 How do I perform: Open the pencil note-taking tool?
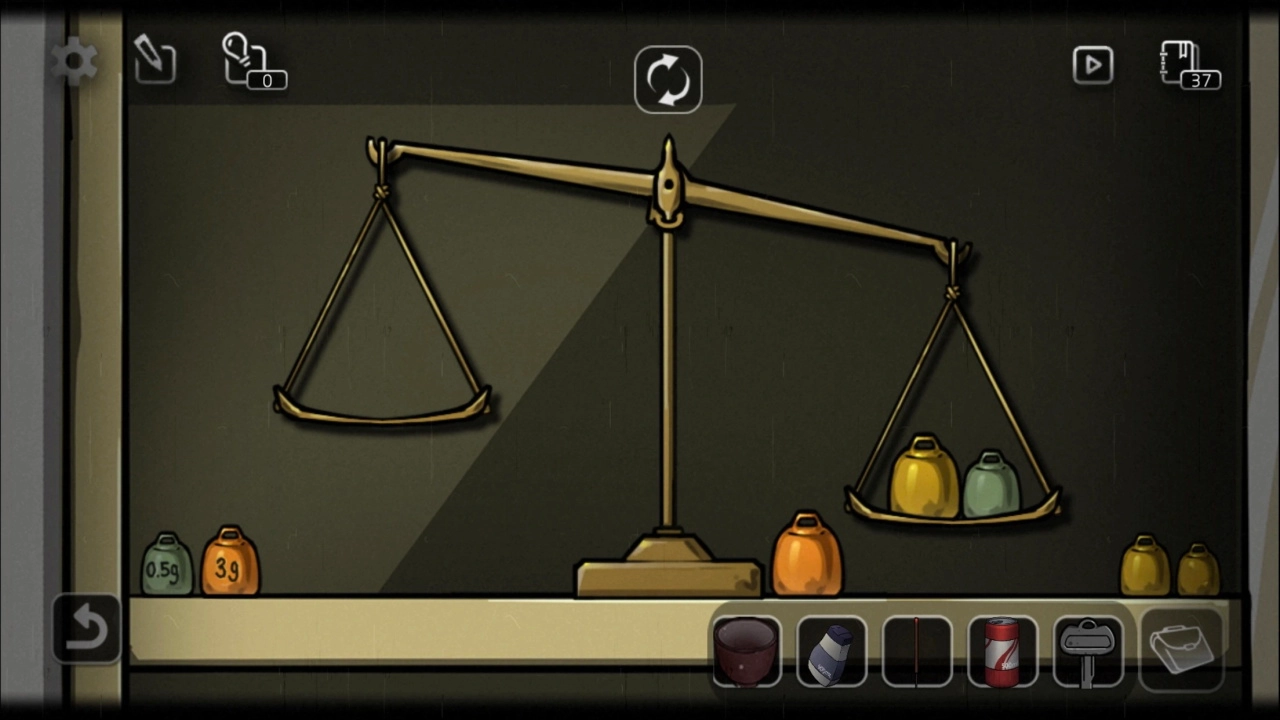(154, 61)
